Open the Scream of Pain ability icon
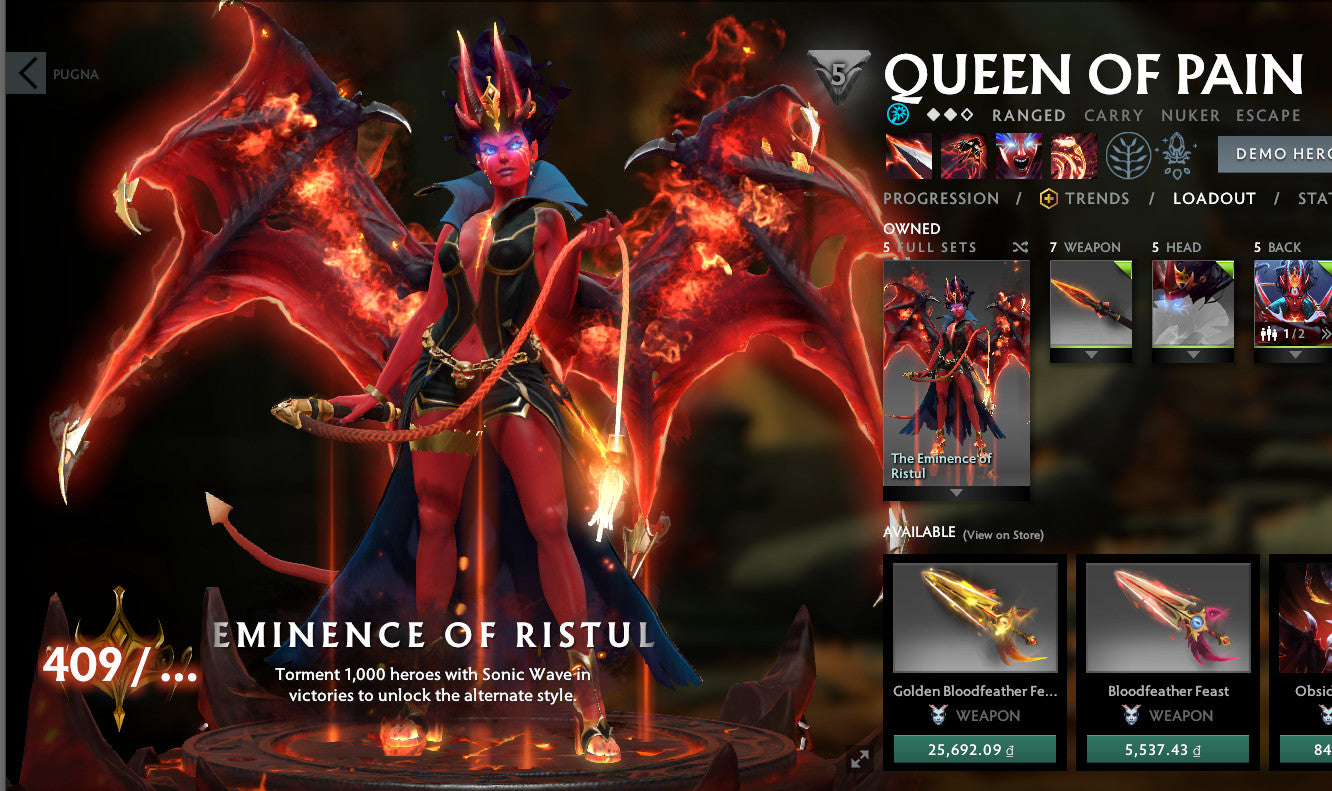Screen dimensions: 1332x791 [1018, 155]
